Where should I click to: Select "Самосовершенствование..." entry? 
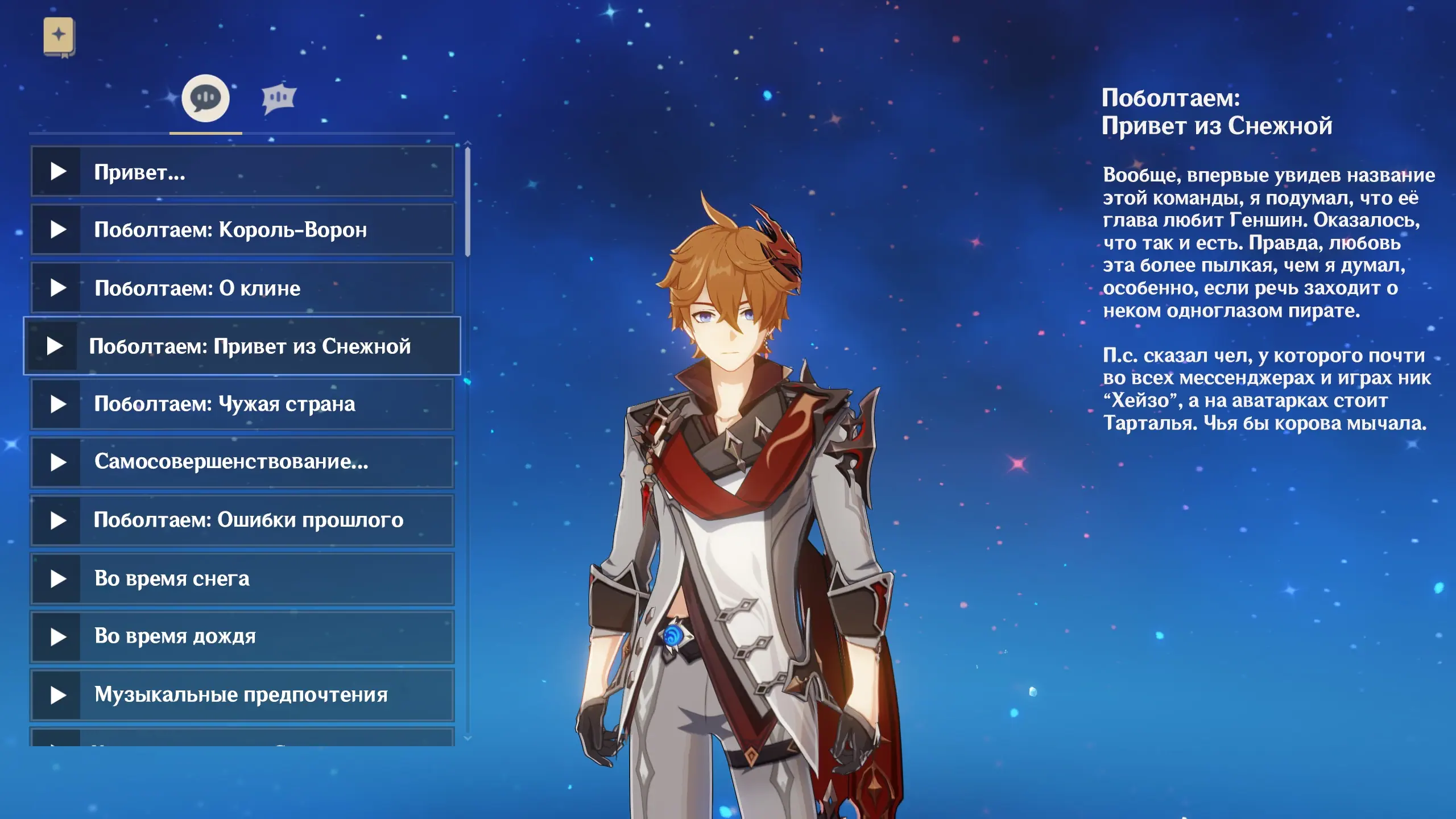(x=242, y=462)
